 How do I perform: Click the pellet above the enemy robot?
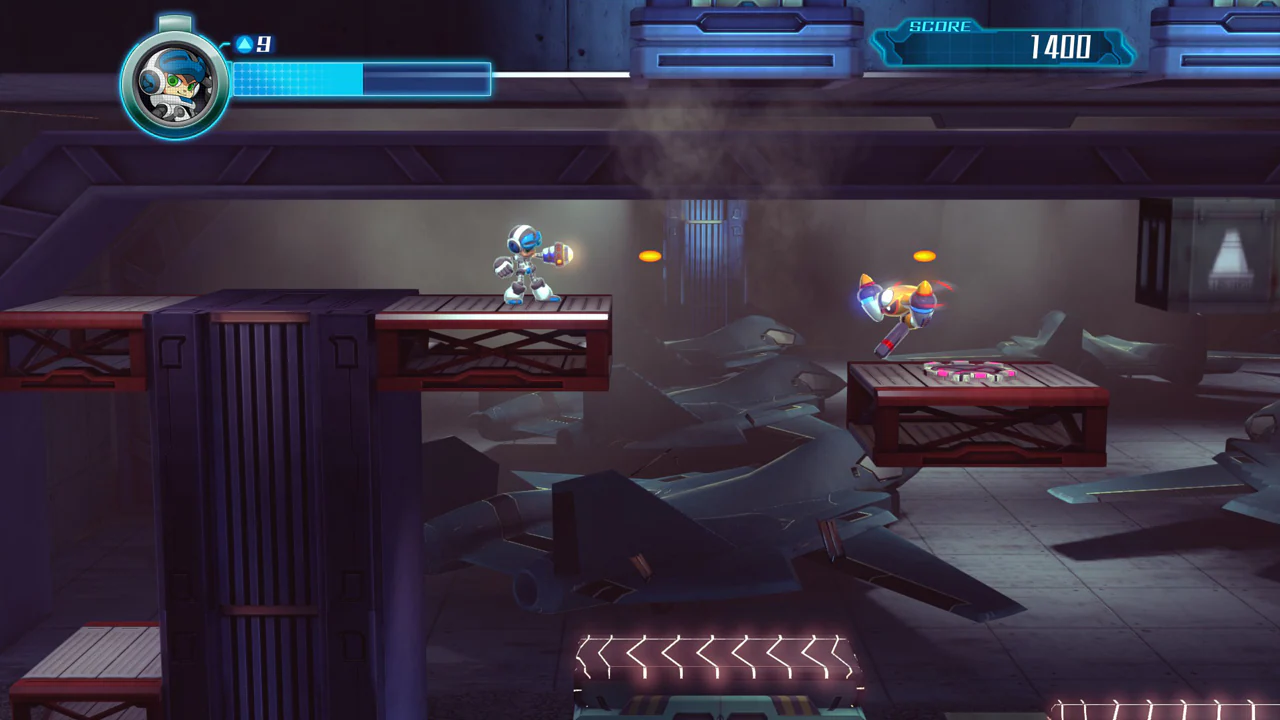[x=923, y=254]
